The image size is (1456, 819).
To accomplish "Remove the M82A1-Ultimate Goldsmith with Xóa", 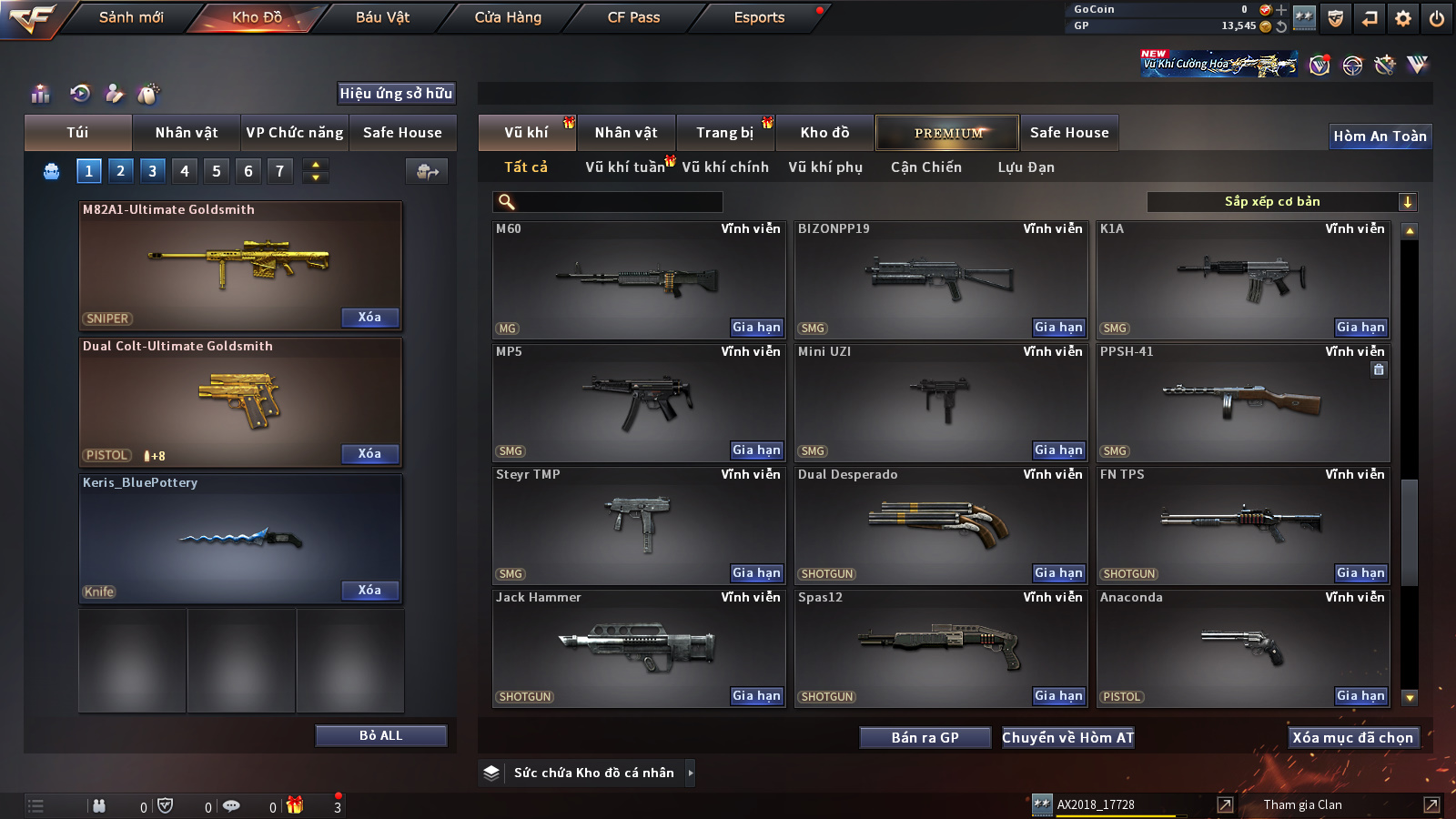I will click(369, 318).
